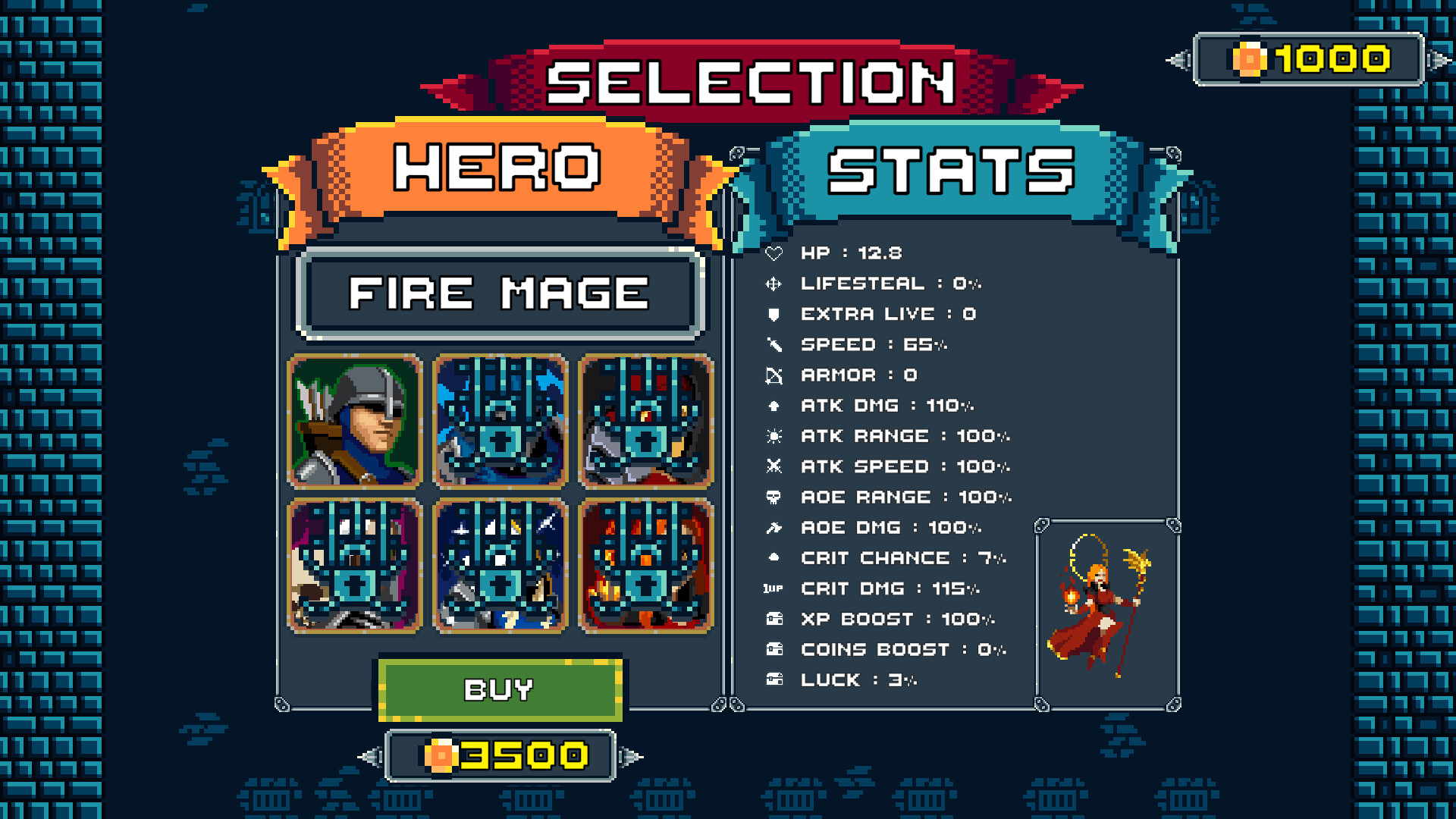Image resolution: width=1456 pixels, height=819 pixels.
Task: Click the heart HP stat icon
Action: [x=775, y=253]
